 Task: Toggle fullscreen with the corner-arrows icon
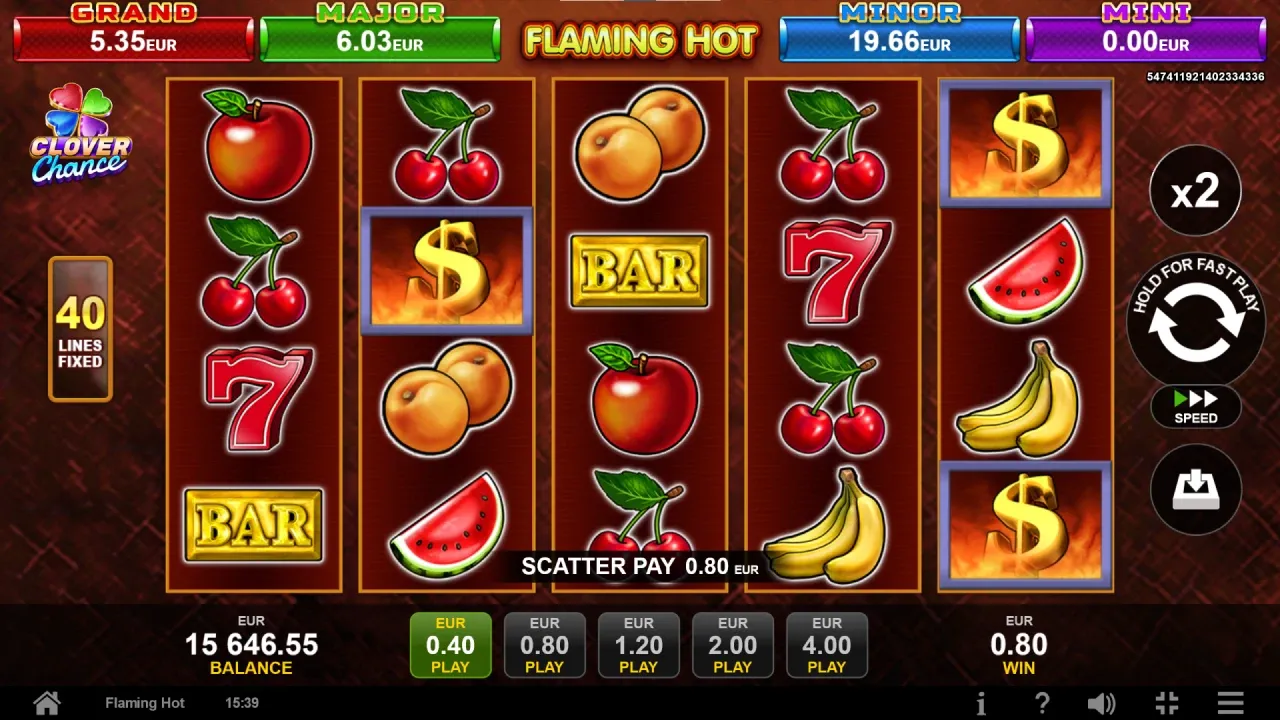point(1166,703)
